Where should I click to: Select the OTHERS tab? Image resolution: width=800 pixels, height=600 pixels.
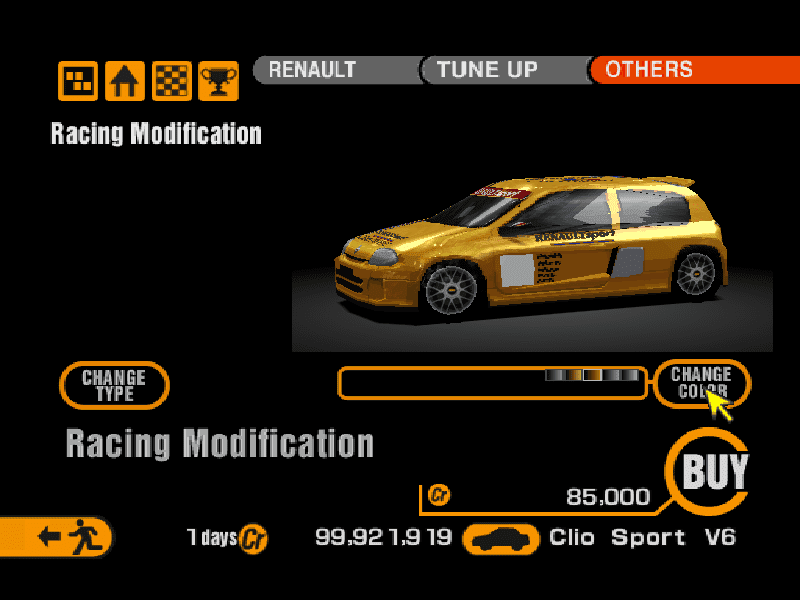[x=690, y=70]
